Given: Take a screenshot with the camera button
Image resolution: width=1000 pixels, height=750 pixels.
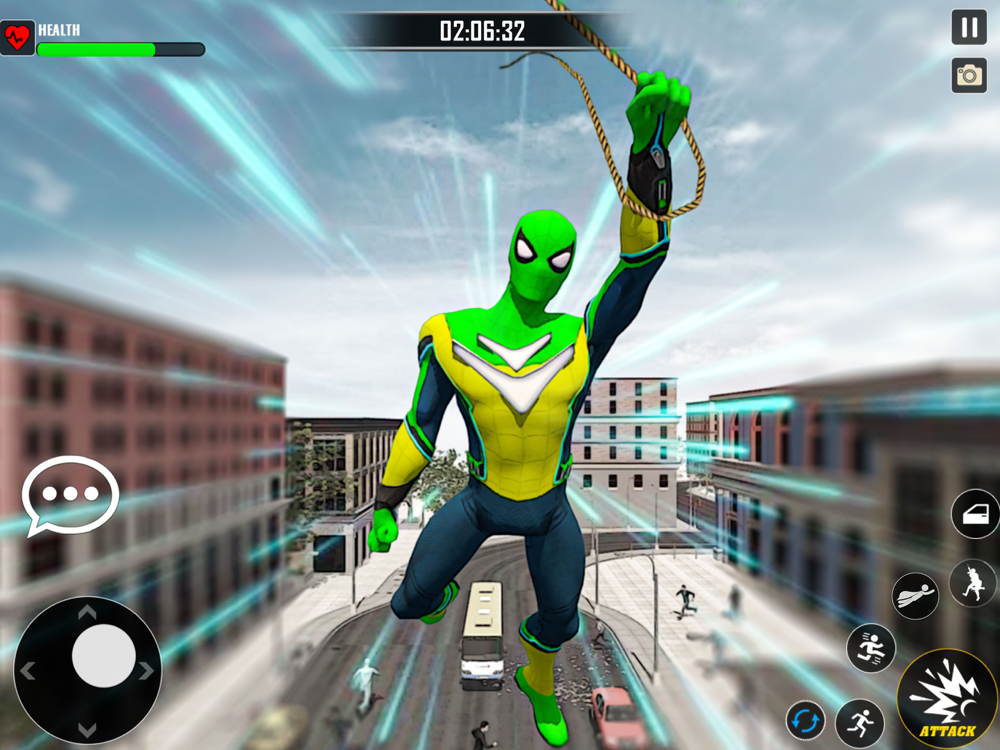Looking at the screenshot, I should coord(969,75).
